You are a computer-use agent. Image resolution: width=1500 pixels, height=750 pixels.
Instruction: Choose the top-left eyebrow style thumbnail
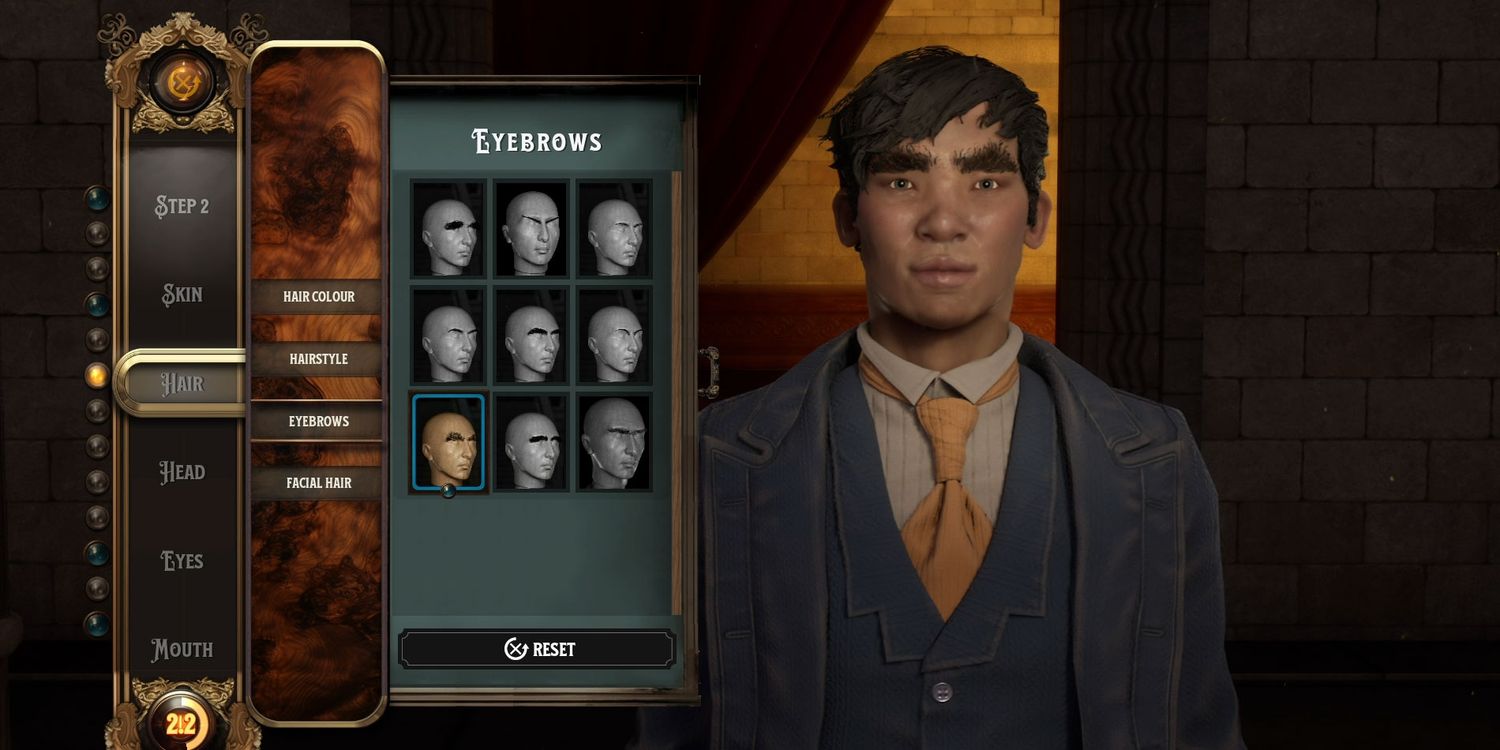(x=448, y=229)
